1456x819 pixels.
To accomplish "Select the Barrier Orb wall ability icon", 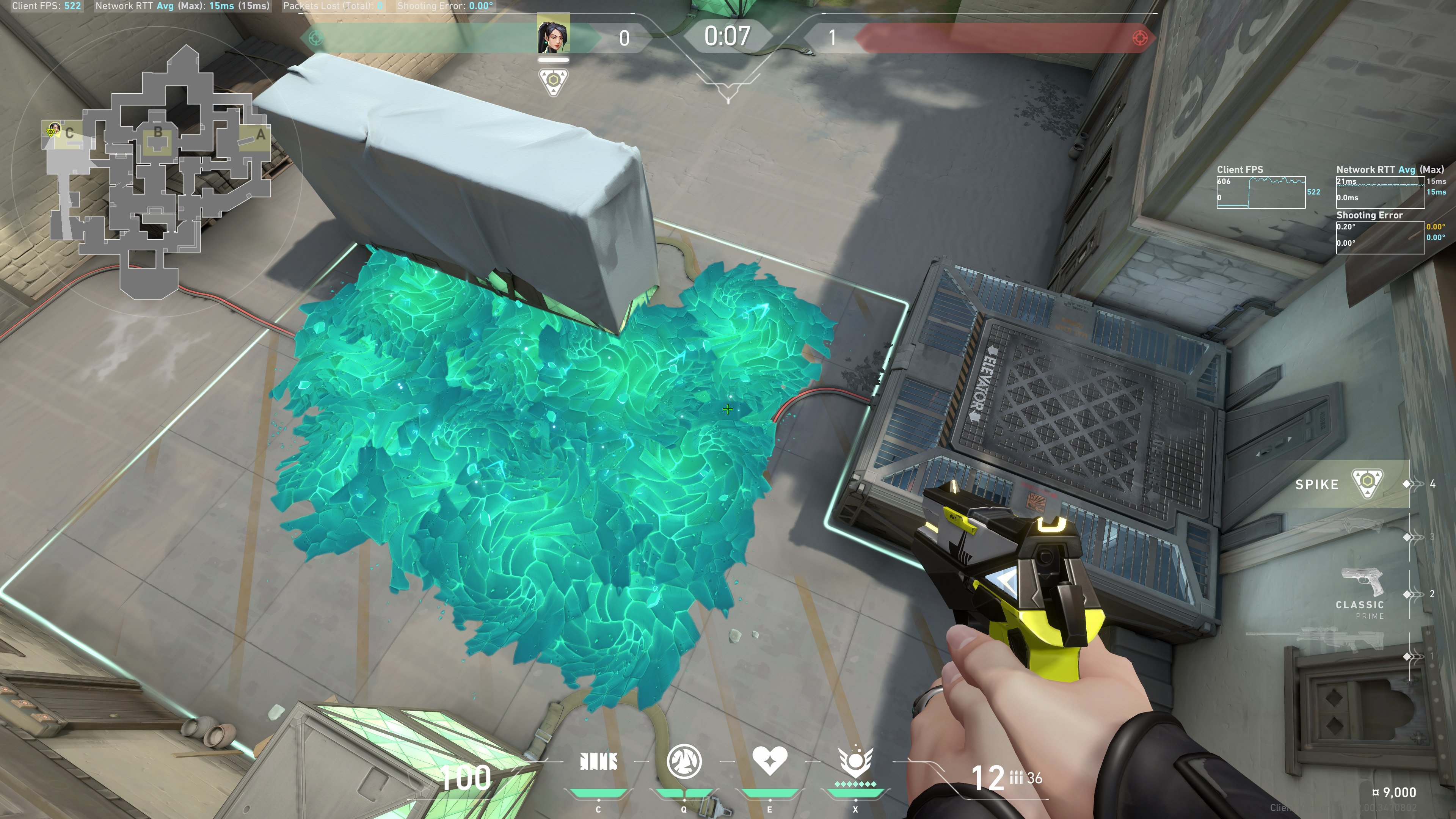I will click(x=599, y=762).
